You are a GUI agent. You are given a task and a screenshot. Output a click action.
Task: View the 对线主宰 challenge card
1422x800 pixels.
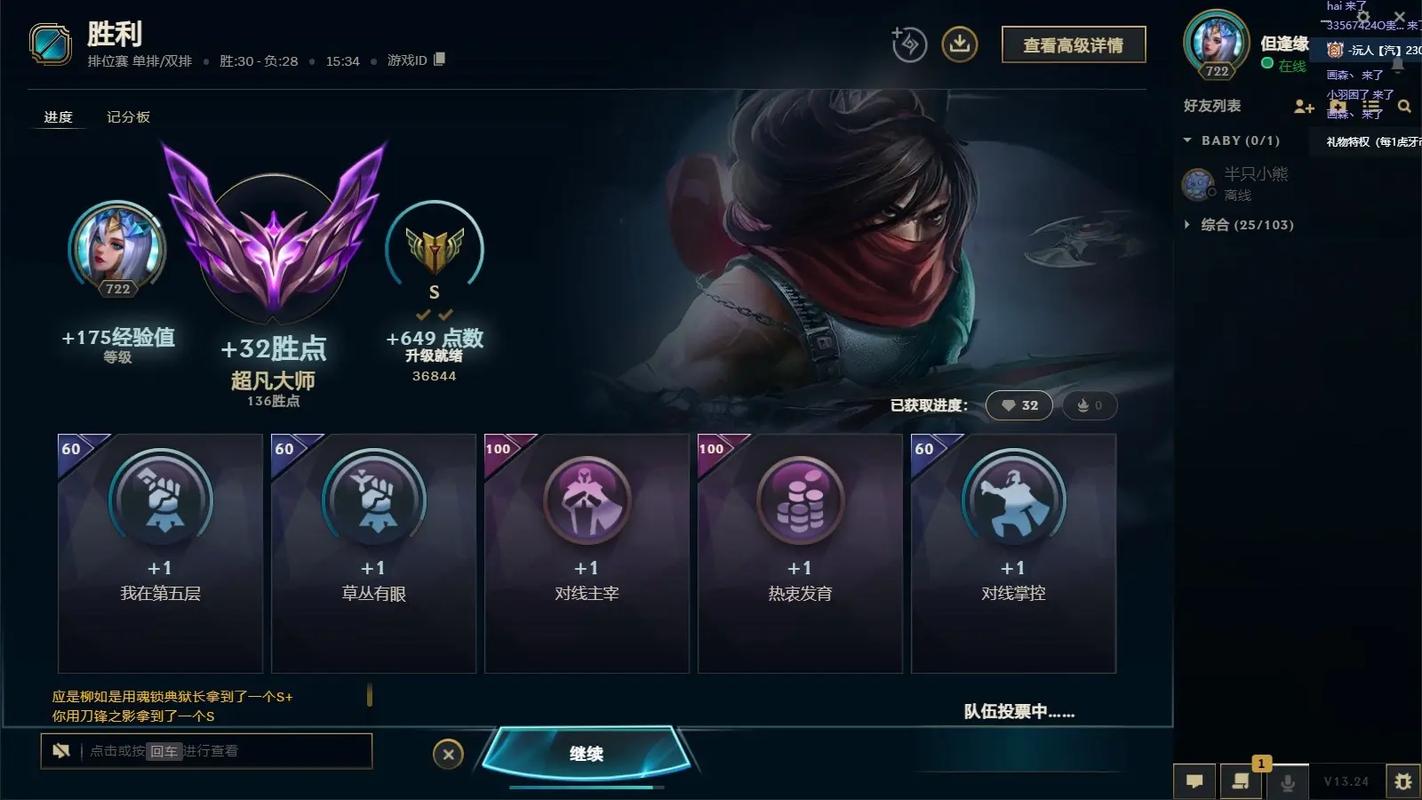pos(587,552)
